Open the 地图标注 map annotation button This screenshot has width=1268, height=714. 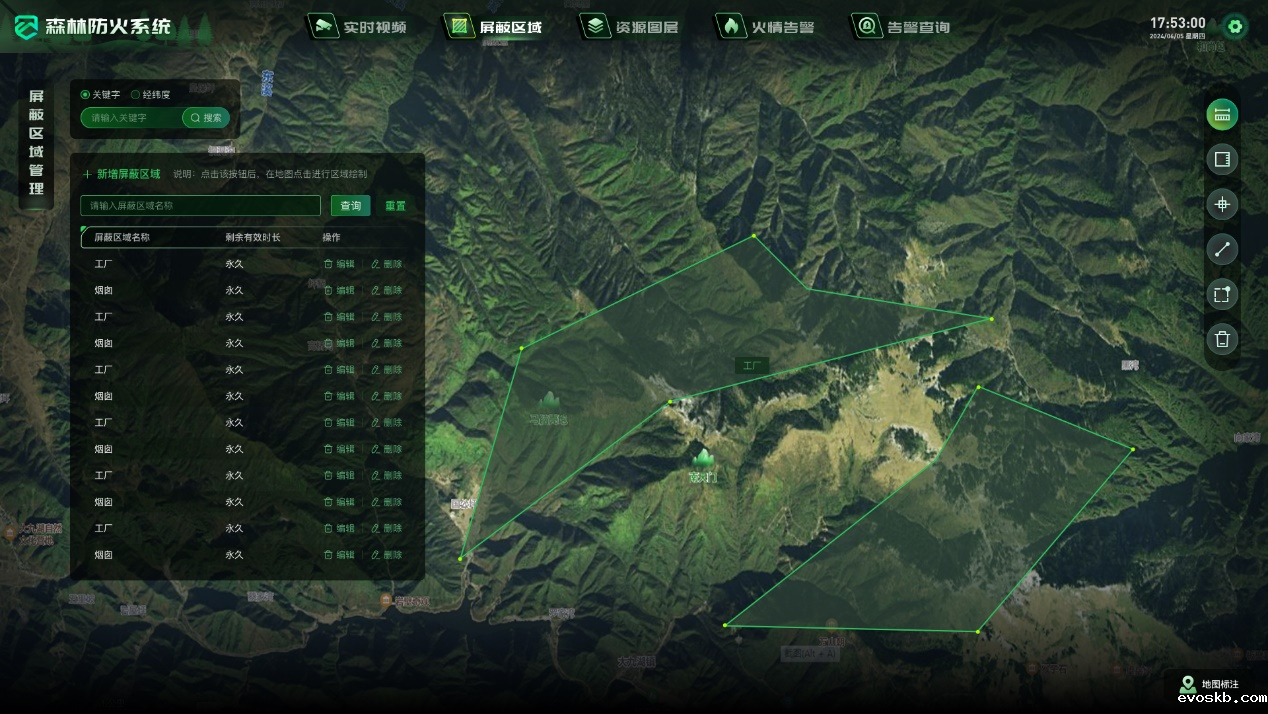pos(1210,685)
